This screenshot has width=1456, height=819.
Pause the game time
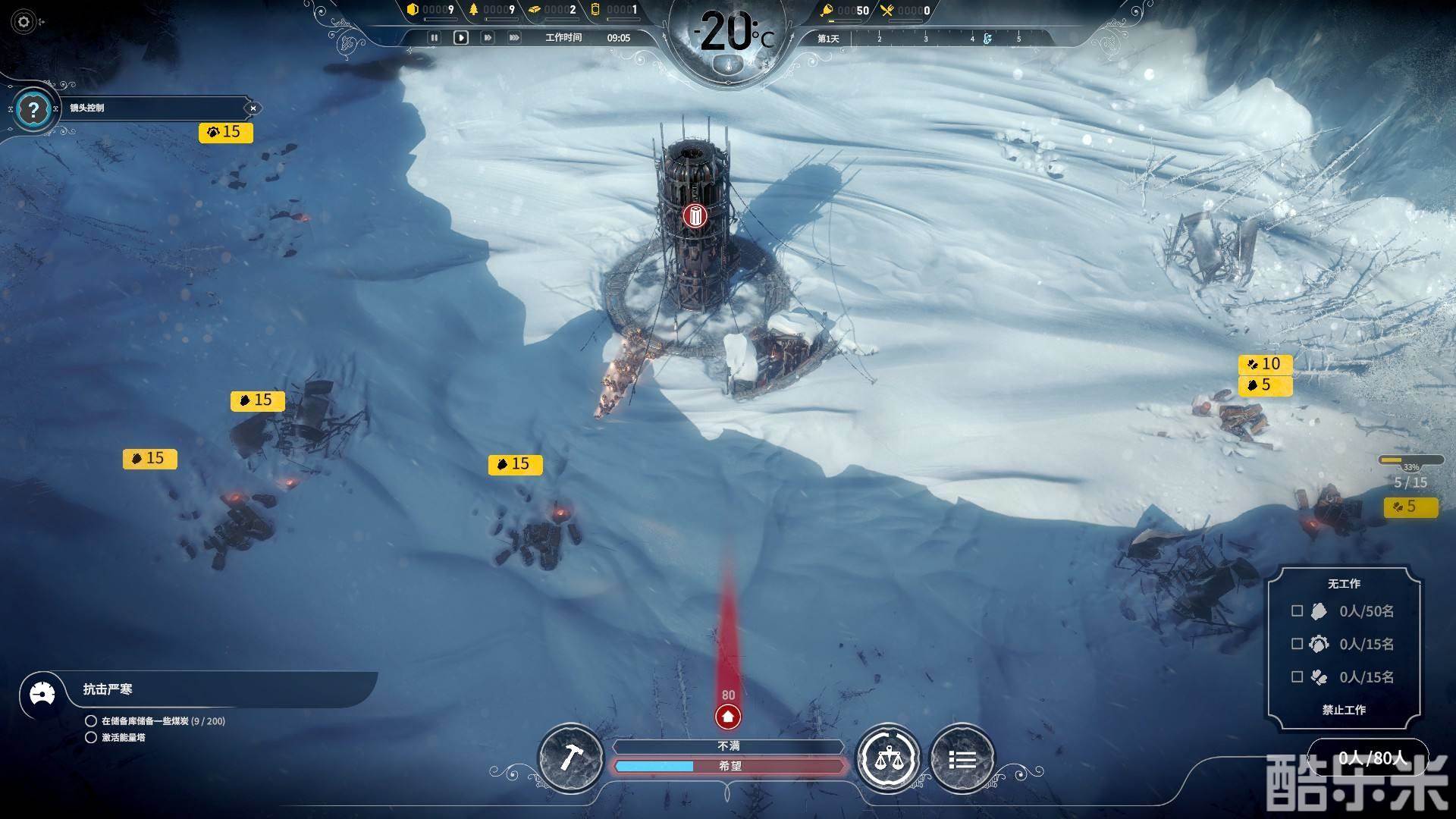point(434,37)
